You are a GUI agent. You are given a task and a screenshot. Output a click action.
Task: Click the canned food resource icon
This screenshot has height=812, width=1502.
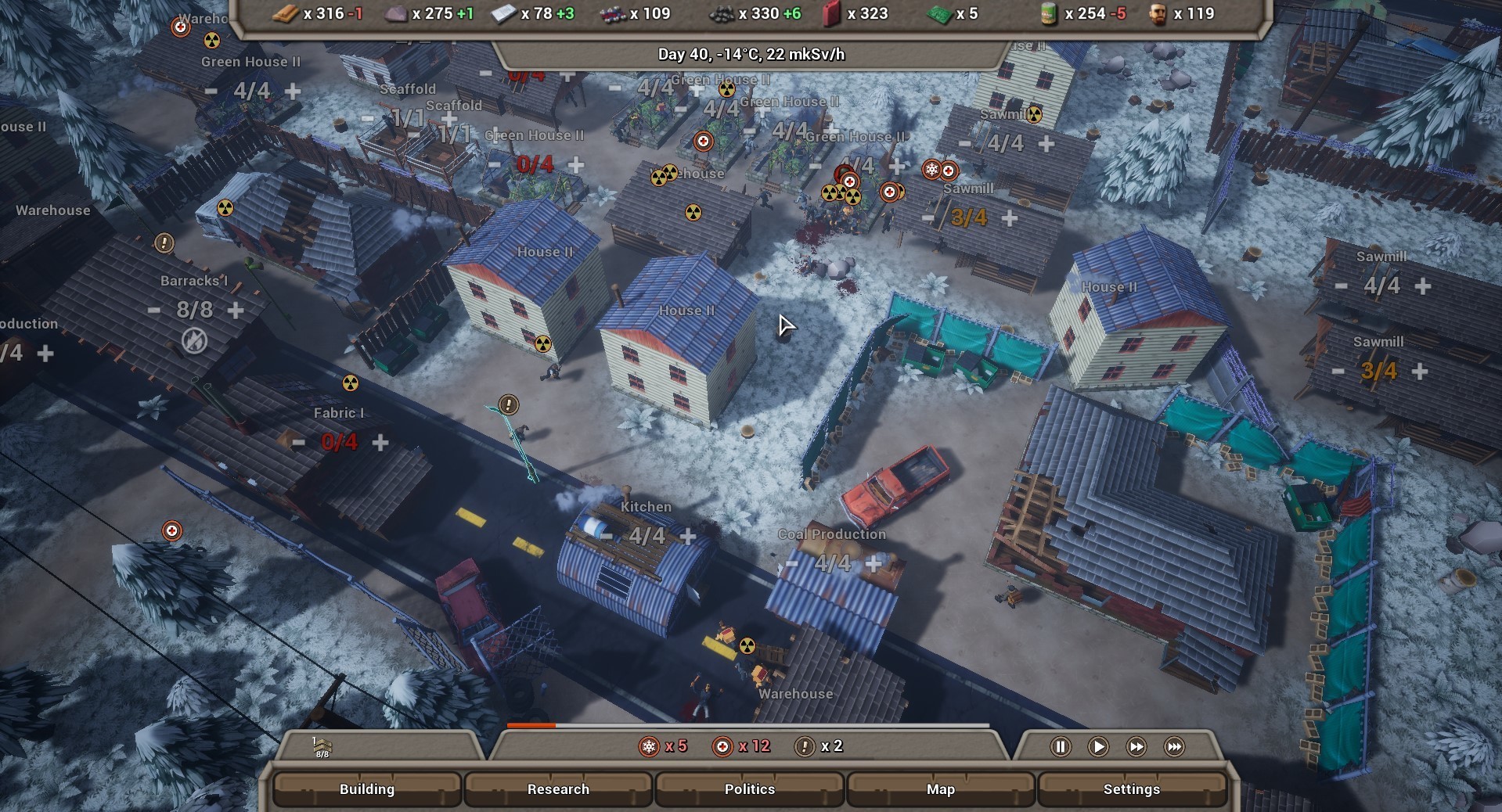(1049, 13)
